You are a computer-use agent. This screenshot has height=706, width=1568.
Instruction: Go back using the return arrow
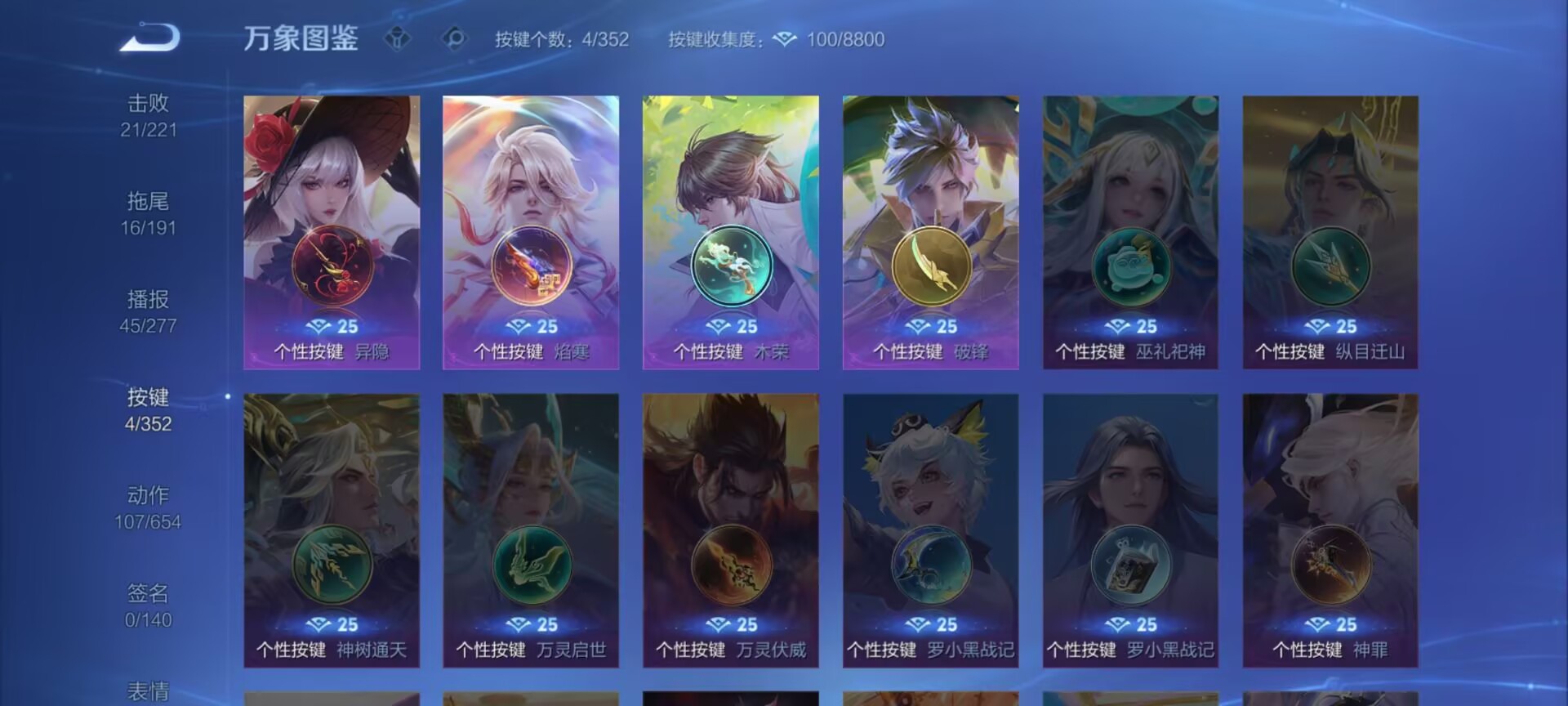[x=149, y=38]
